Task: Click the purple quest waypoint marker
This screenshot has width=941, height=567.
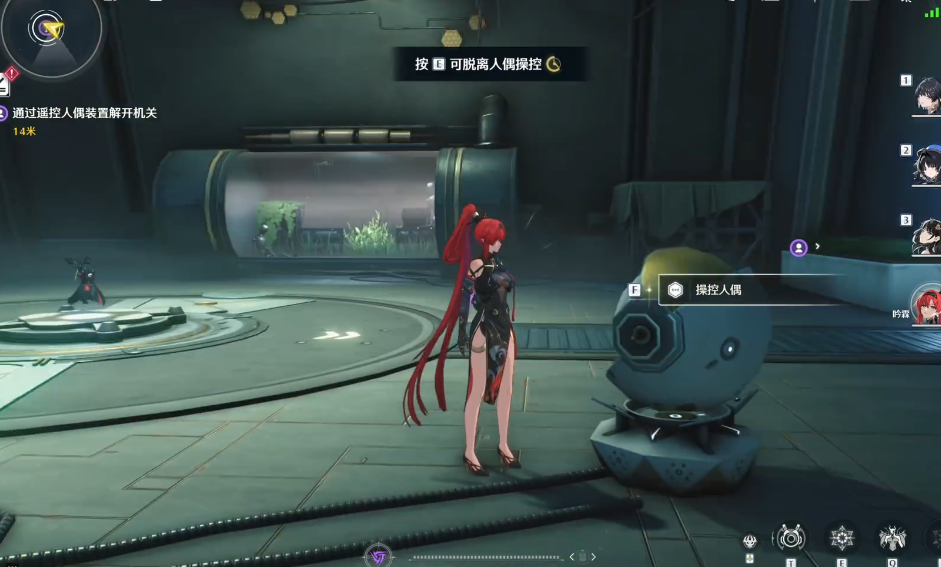Action: tap(798, 247)
